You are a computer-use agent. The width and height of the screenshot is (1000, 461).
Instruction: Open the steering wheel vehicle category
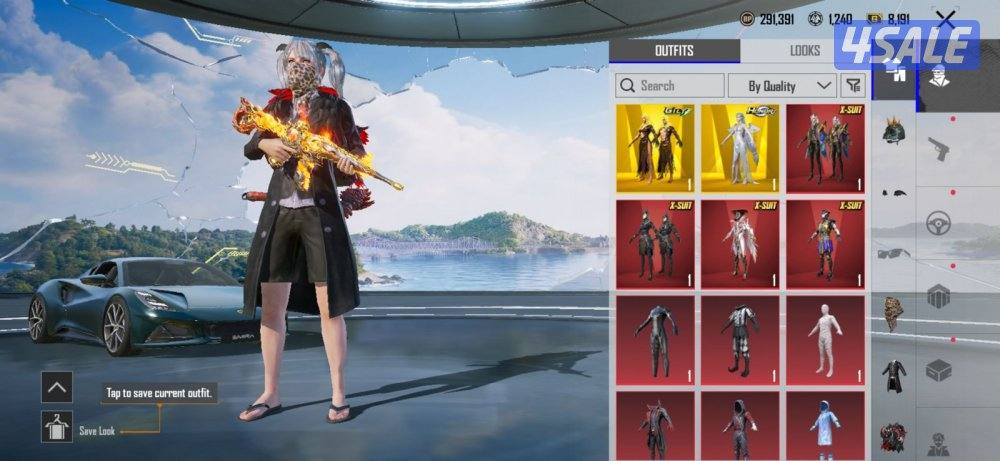(x=938, y=223)
